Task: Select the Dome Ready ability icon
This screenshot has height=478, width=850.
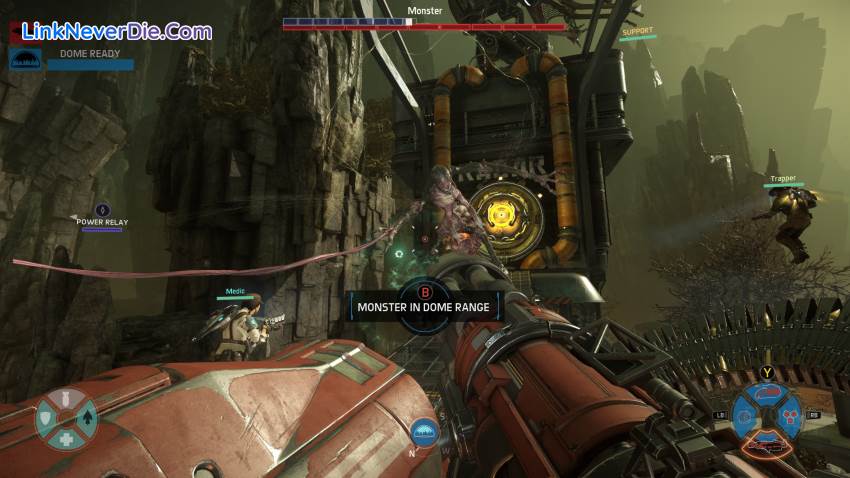Action: click(24, 60)
